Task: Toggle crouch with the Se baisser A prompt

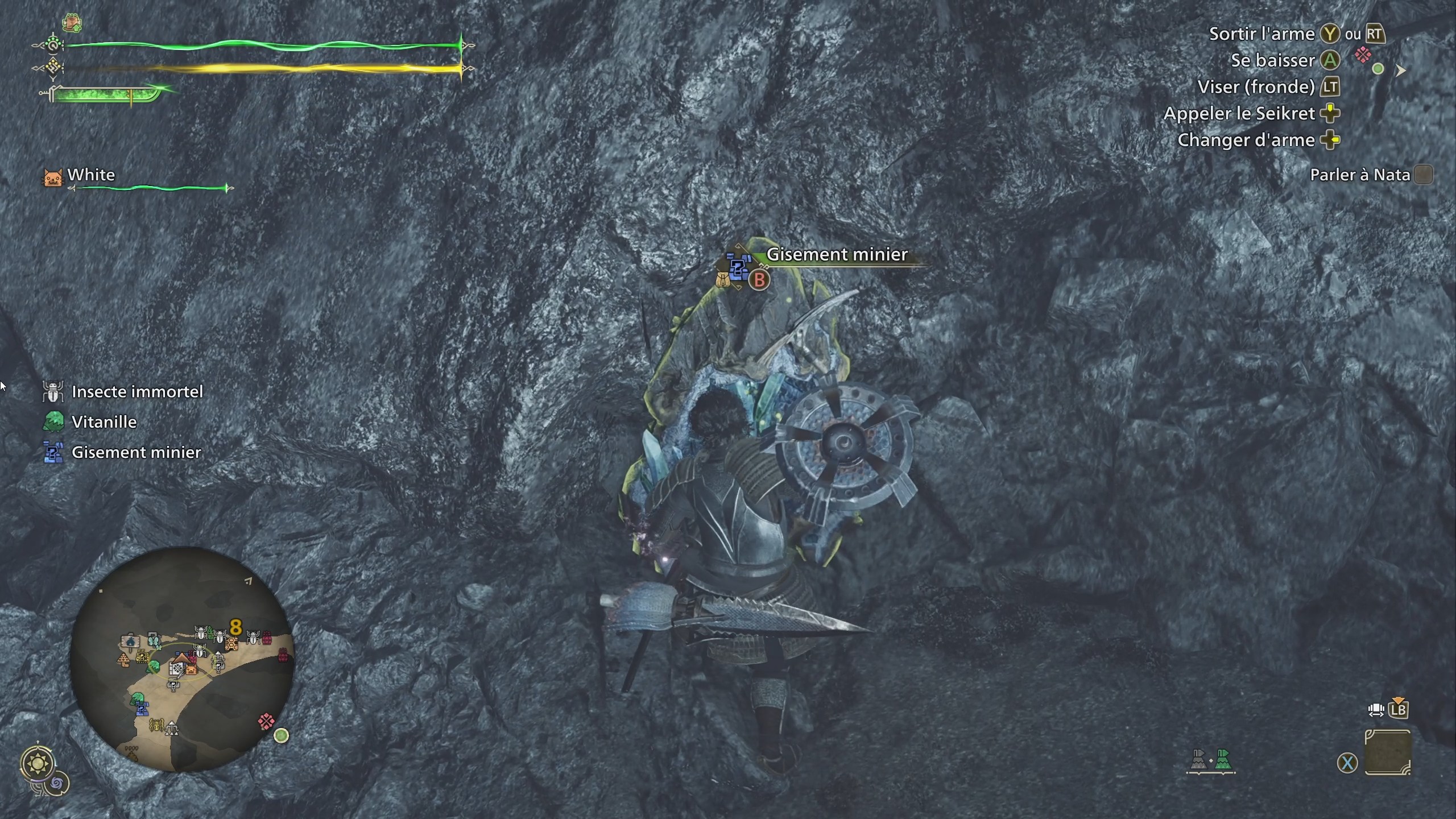Action: (1330, 60)
